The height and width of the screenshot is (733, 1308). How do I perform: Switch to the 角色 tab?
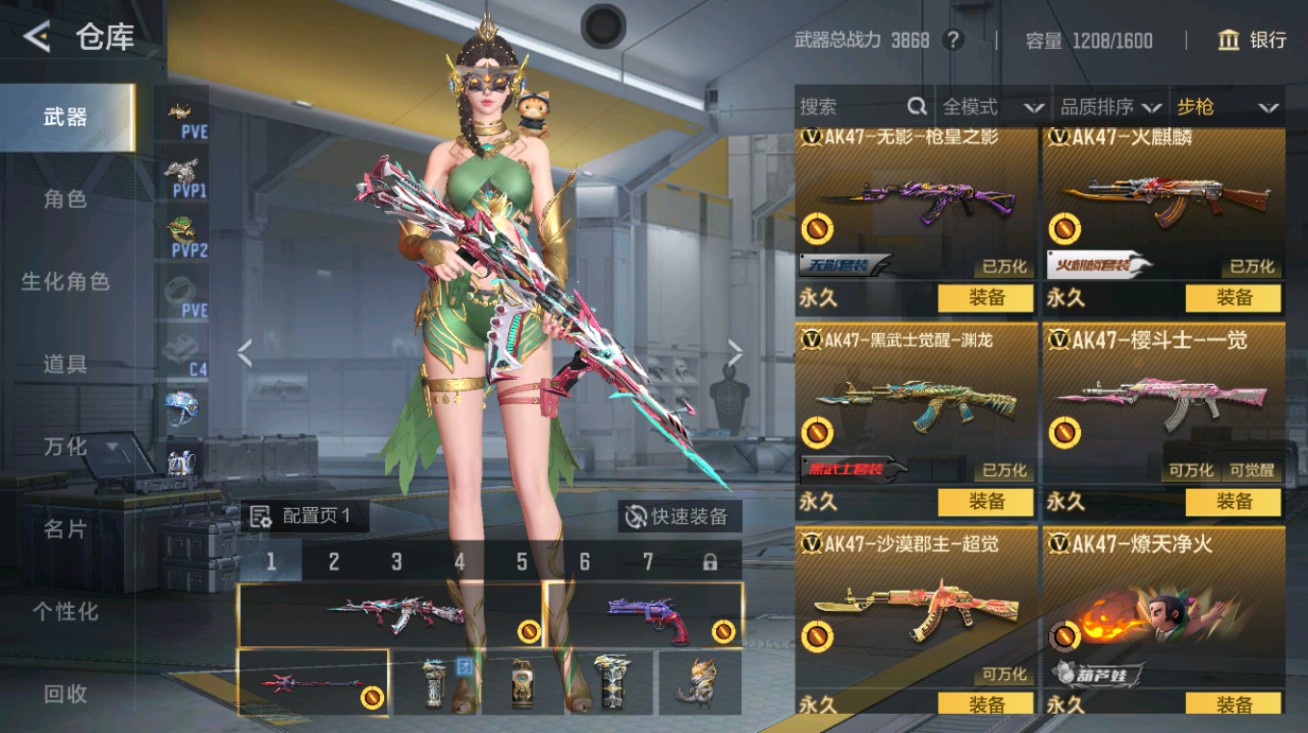tap(65, 199)
